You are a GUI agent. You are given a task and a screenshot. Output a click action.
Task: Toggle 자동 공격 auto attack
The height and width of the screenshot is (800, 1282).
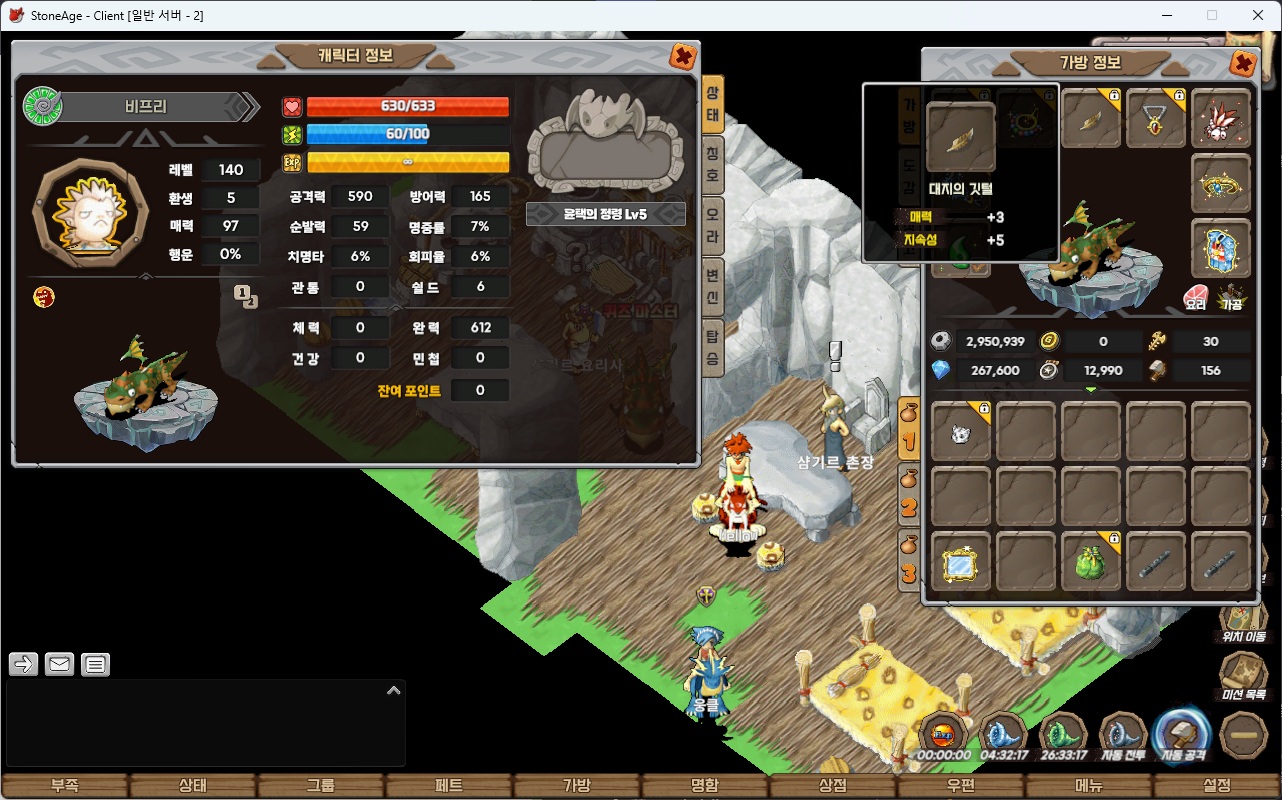coord(1183,737)
